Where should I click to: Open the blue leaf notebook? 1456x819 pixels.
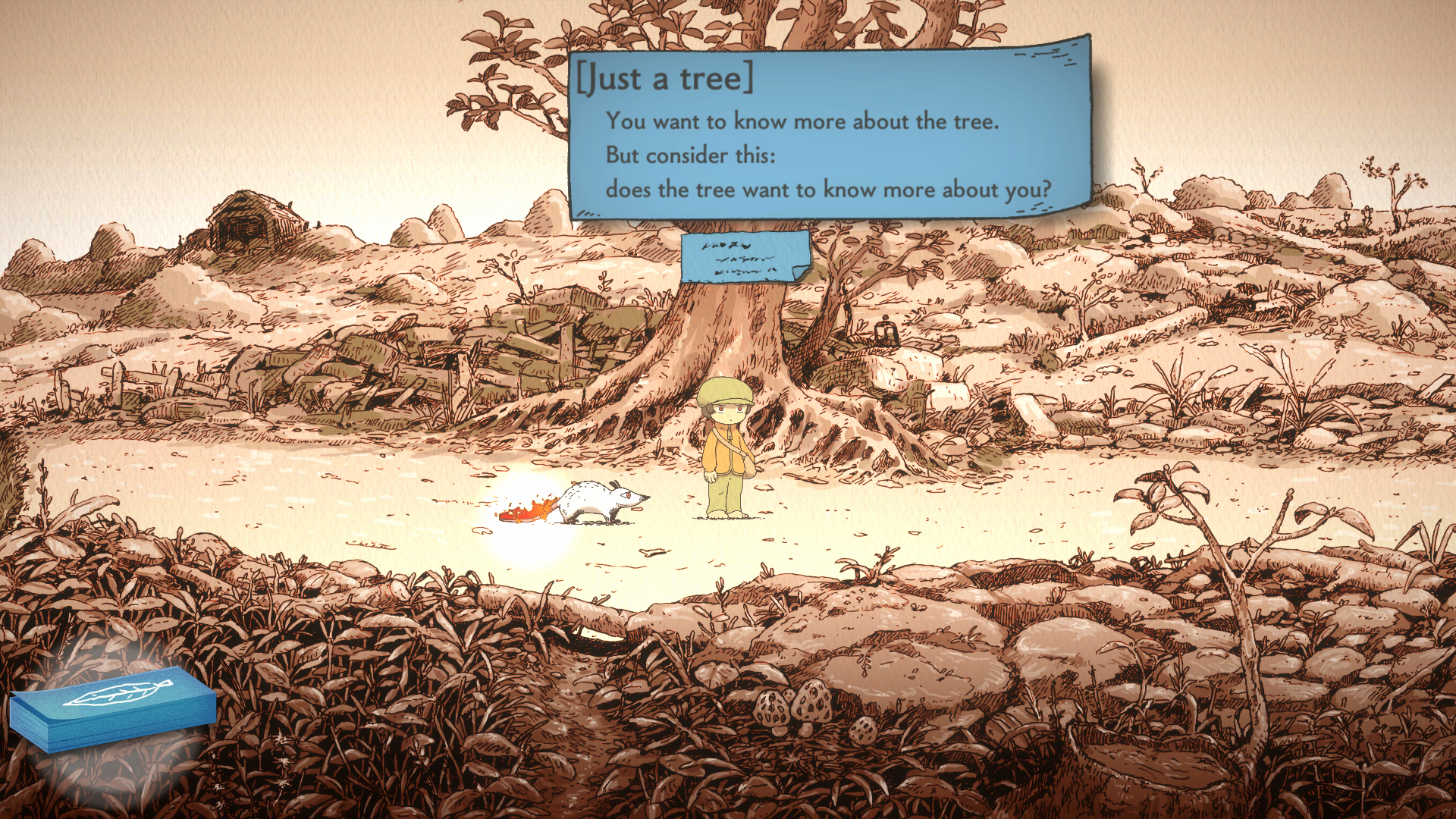[x=114, y=707]
